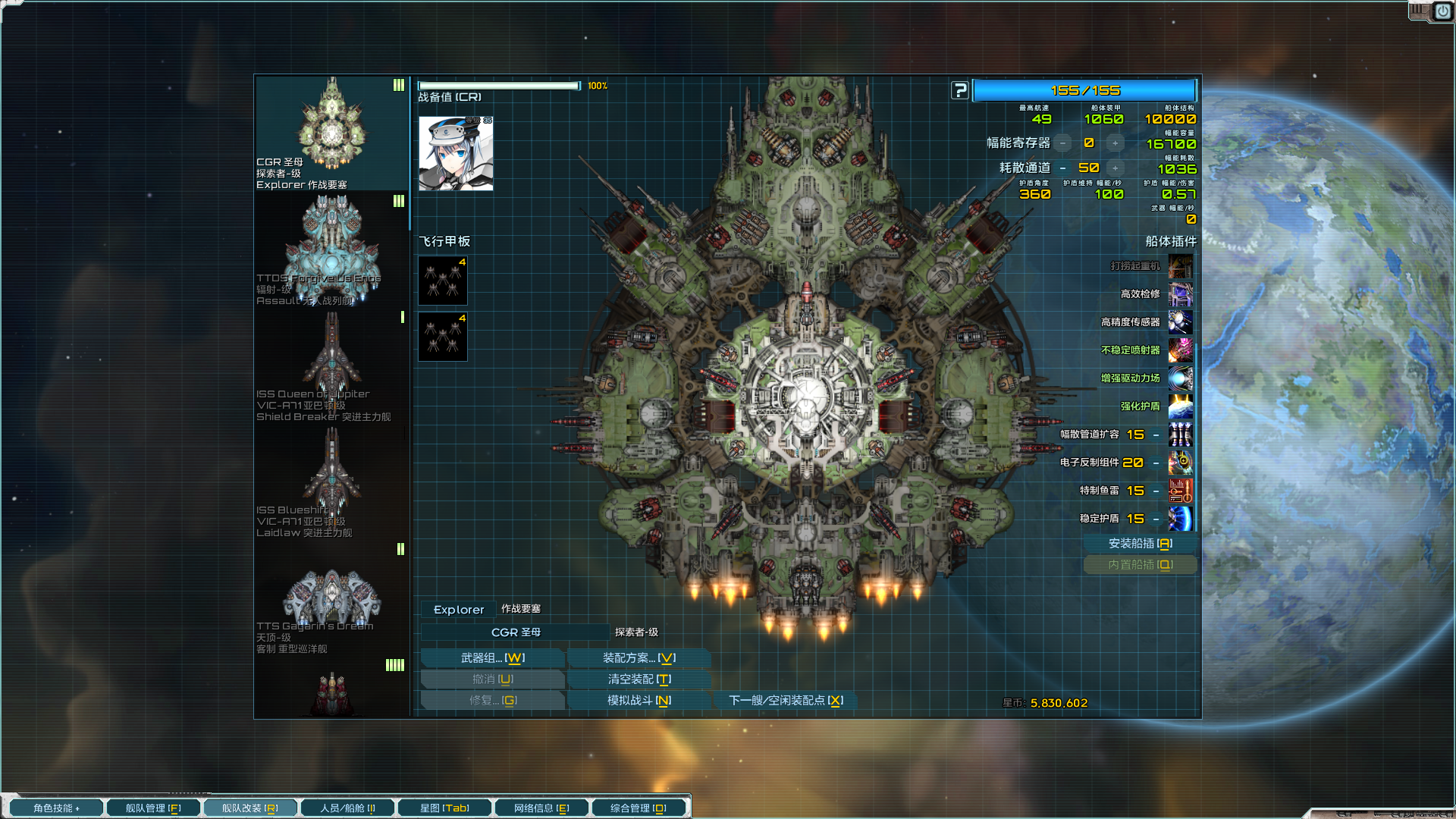Open 角色技能 character skills tab
This screenshot has height=819, width=1456.
[x=56, y=808]
